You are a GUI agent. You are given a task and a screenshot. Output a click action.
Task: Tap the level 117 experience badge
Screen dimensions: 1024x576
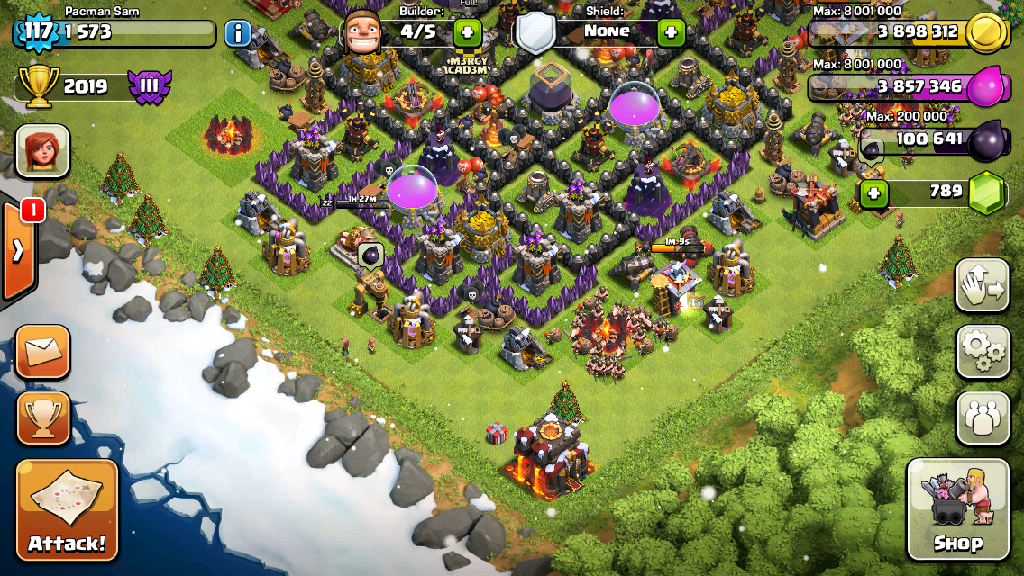click(x=38, y=32)
